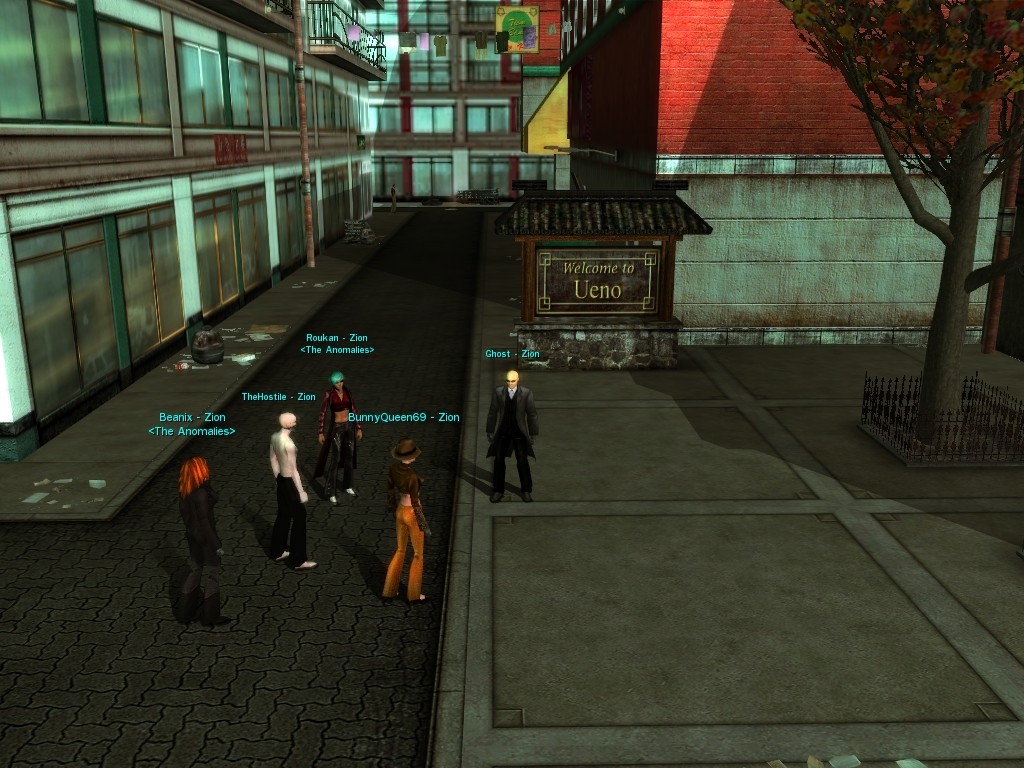Click the Roukan - Zion nameplate
Viewport: 1024px width, 768px height.
pyautogui.click(x=337, y=339)
